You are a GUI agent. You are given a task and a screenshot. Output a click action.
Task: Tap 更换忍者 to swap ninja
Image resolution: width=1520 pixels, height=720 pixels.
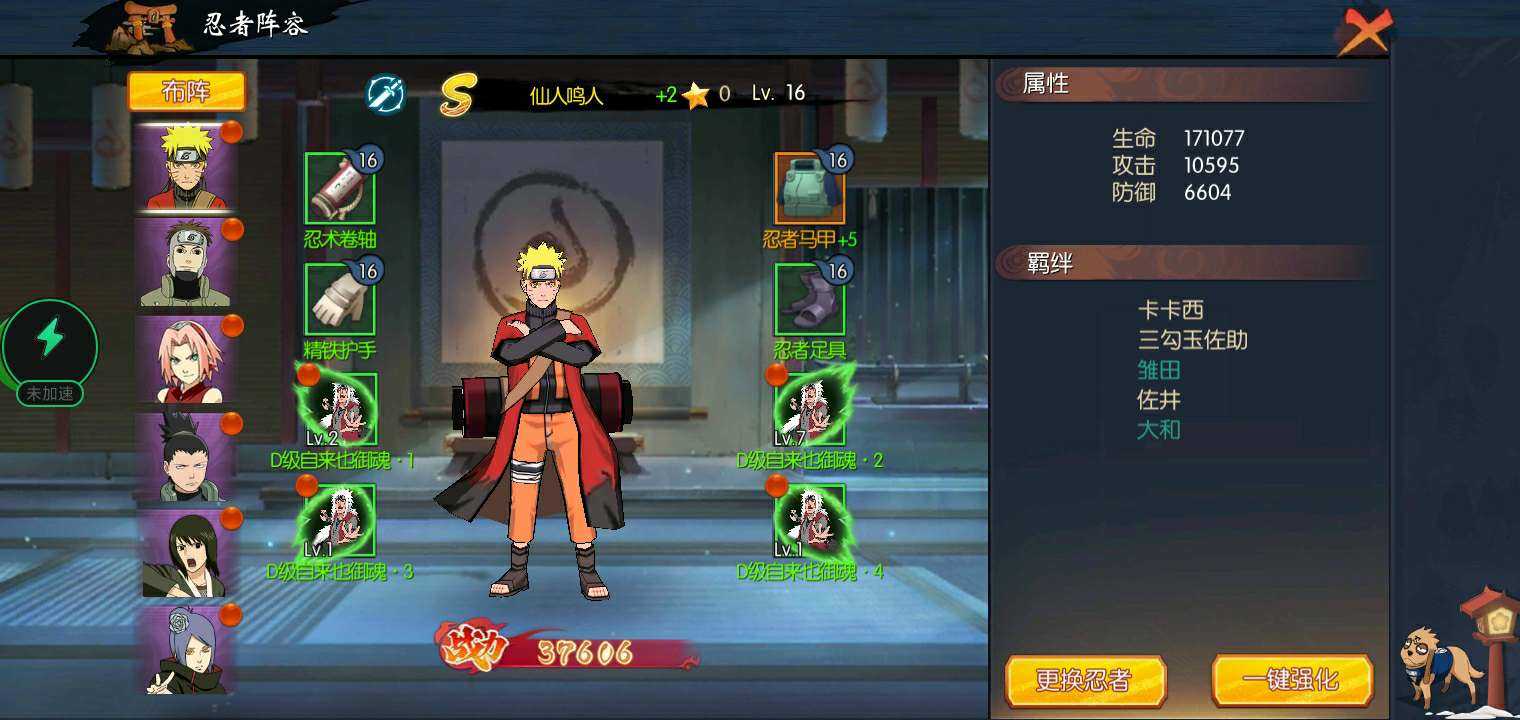tap(1085, 681)
